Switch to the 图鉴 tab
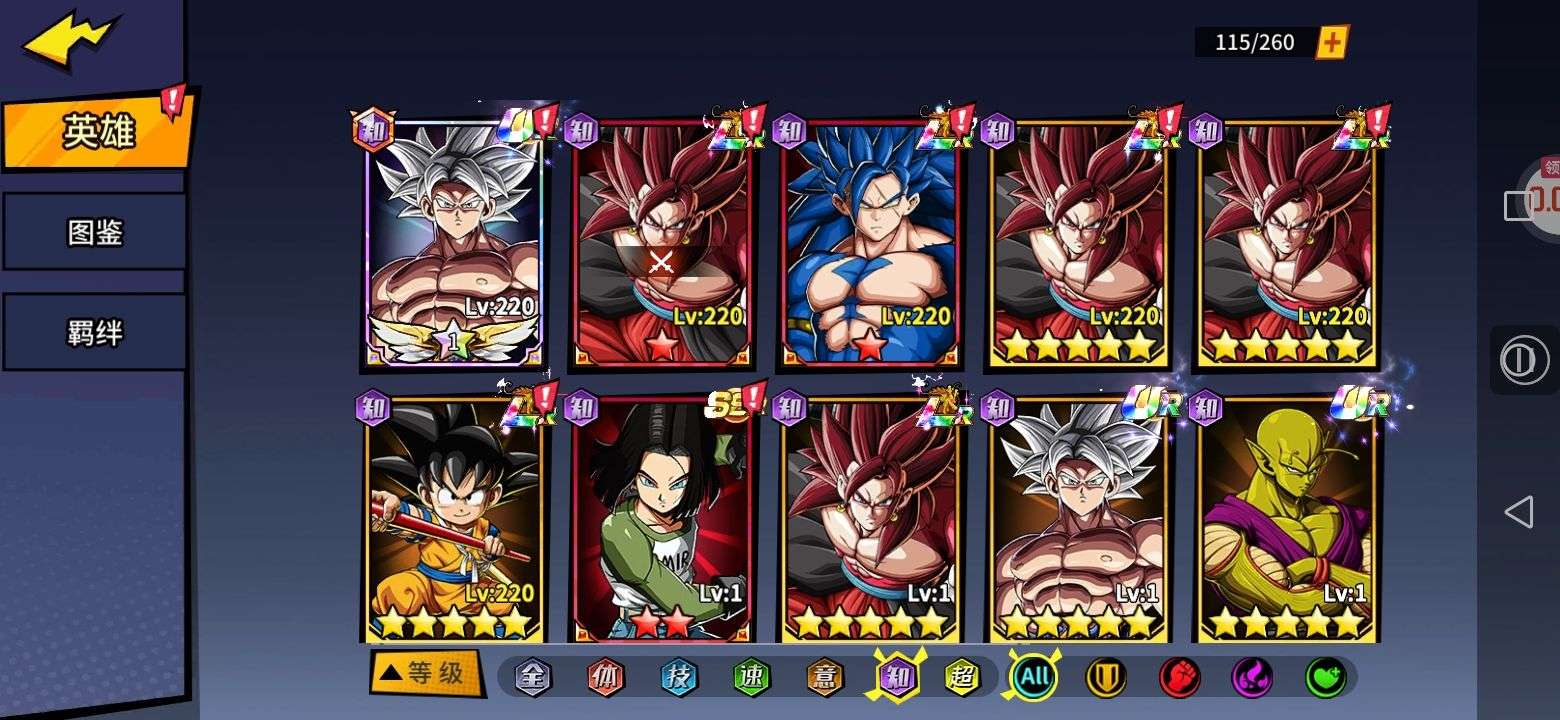 tap(95, 232)
